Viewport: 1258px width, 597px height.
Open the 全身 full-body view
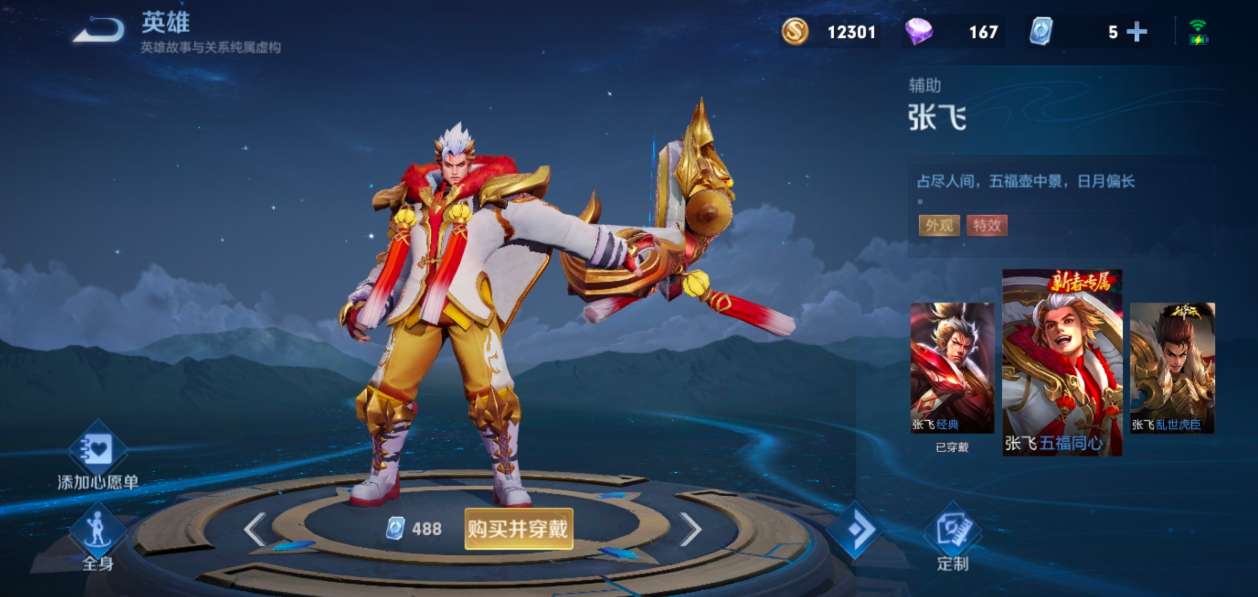click(97, 537)
